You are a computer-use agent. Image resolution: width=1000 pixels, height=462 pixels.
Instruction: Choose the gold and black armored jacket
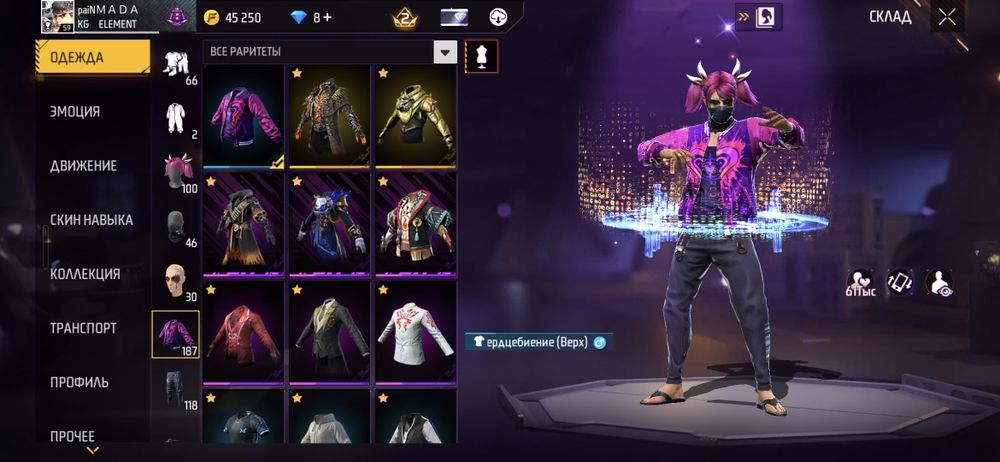(416, 117)
